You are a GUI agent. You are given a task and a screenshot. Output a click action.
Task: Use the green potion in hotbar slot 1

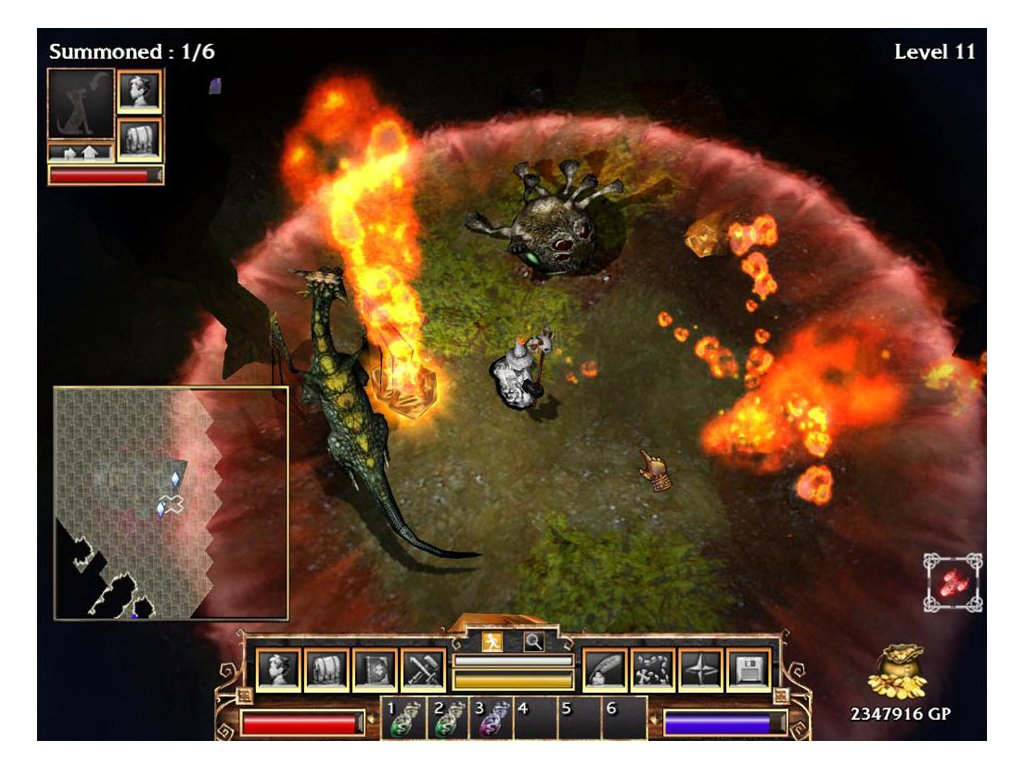(402, 720)
